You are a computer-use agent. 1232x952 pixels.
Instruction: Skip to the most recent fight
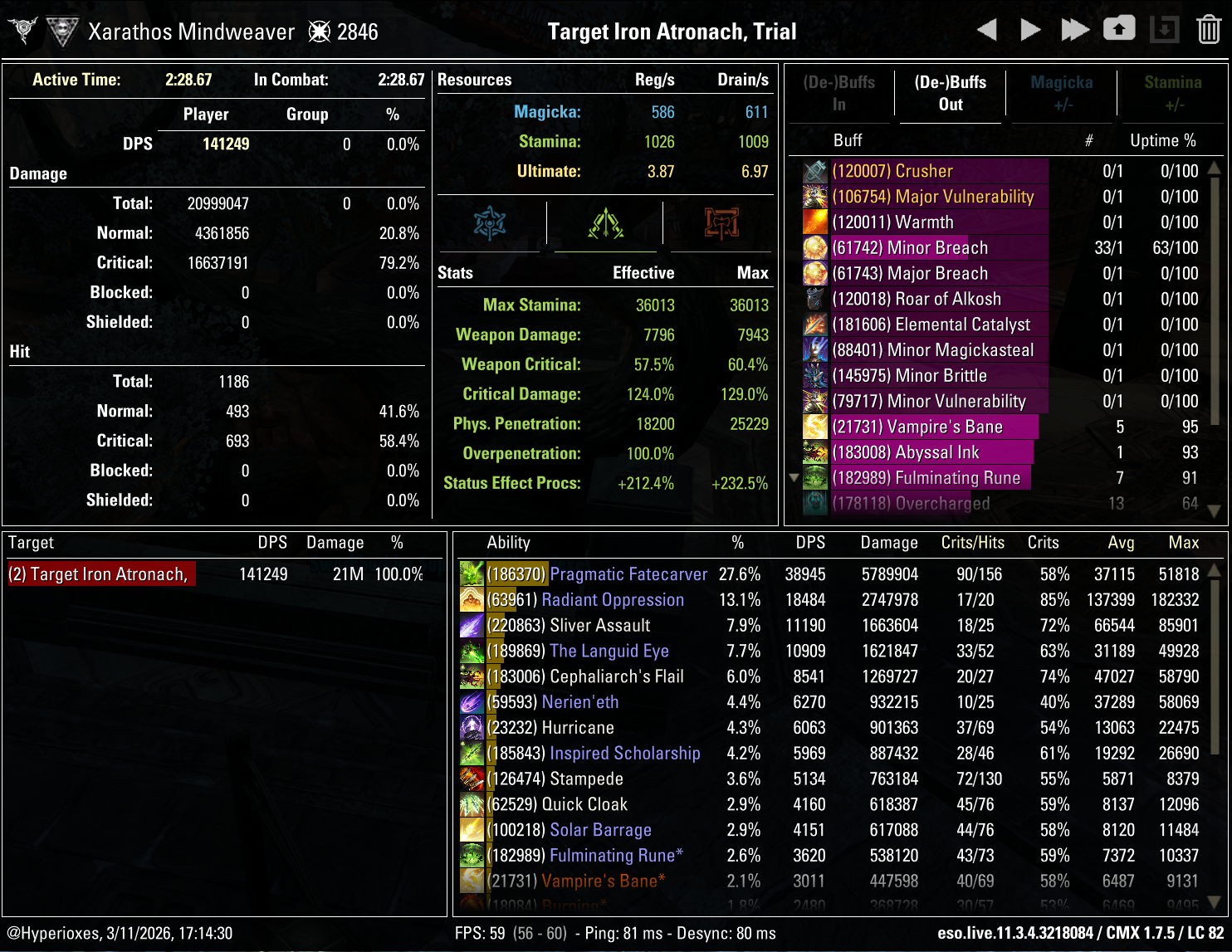click(1074, 29)
